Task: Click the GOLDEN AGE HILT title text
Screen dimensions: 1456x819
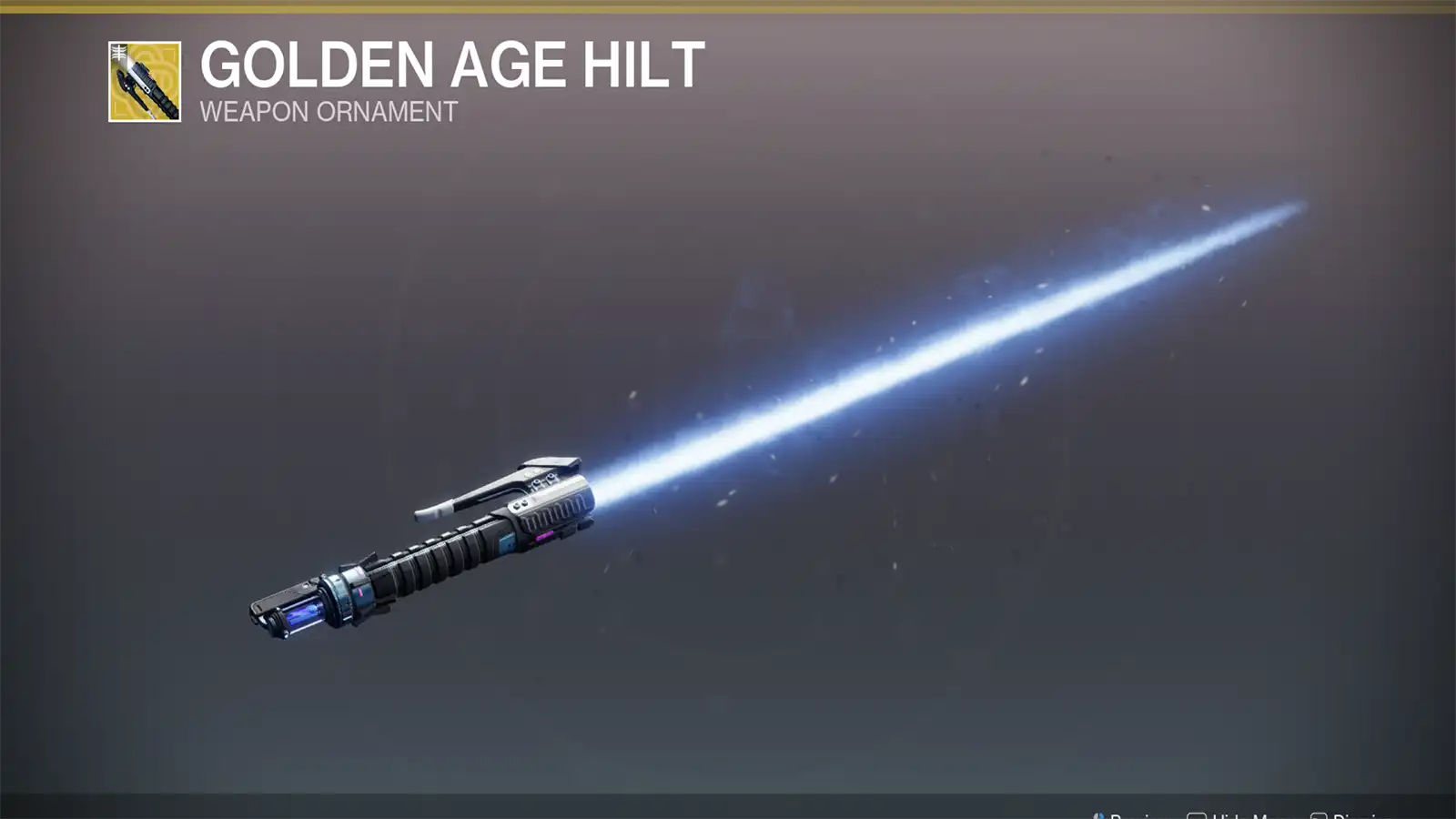Action: pyautogui.click(x=450, y=65)
